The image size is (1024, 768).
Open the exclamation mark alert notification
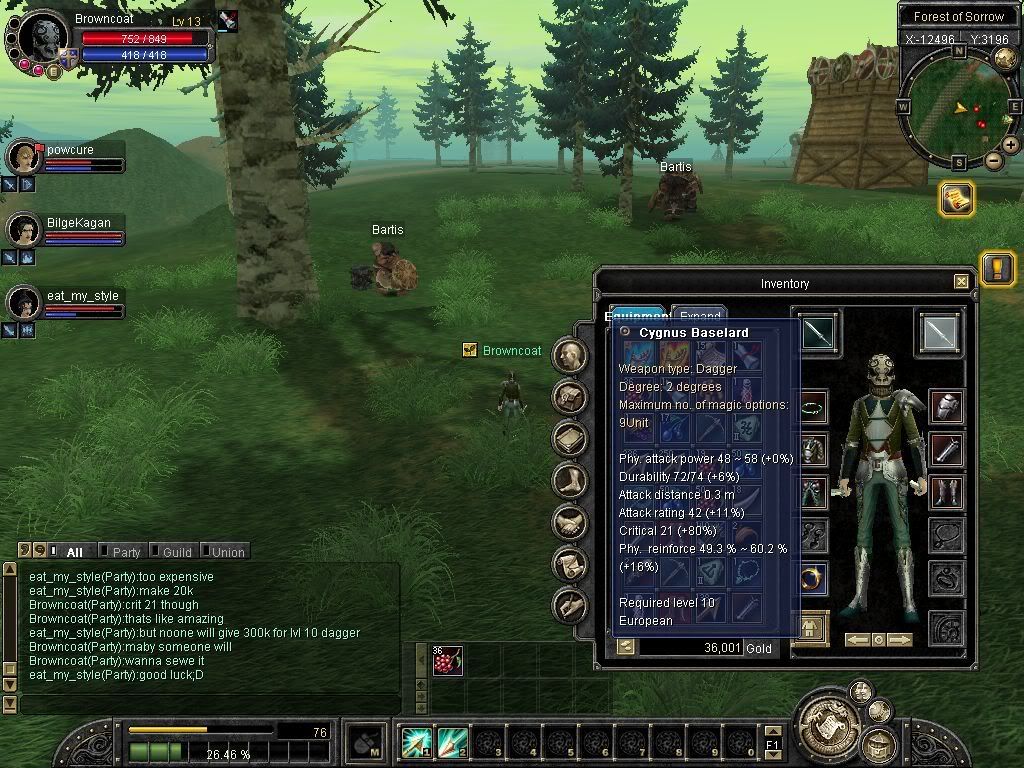point(997,268)
